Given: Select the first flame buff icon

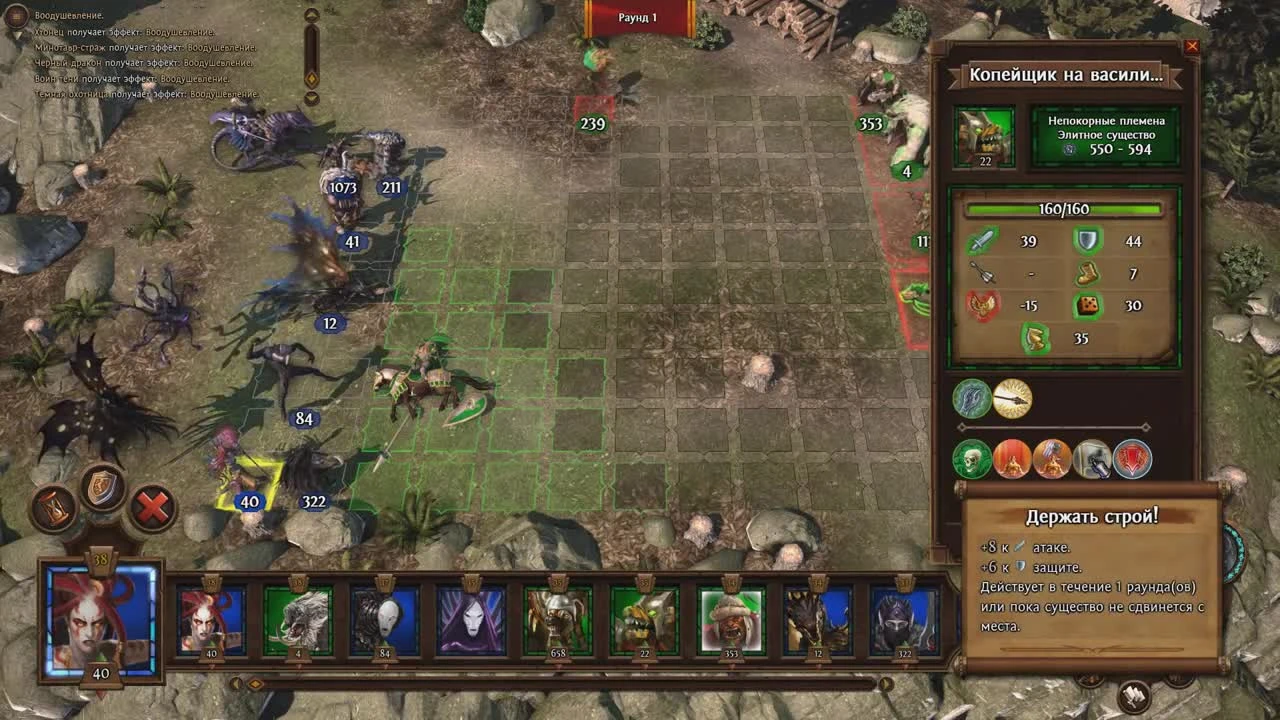Looking at the screenshot, I should [x=1012, y=459].
